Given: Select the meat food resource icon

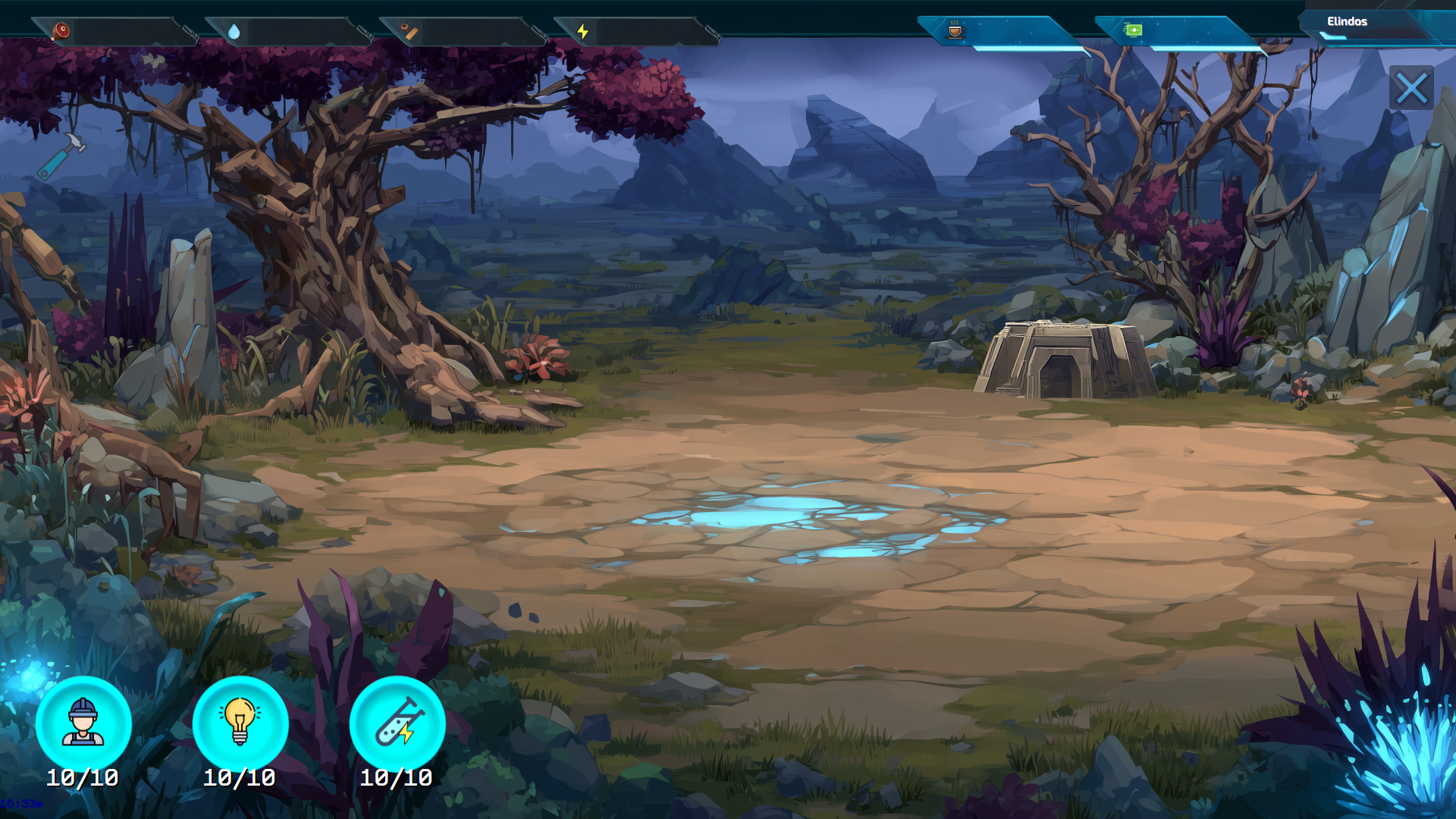Looking at the screenshot, I should click(x=62, y=30).
